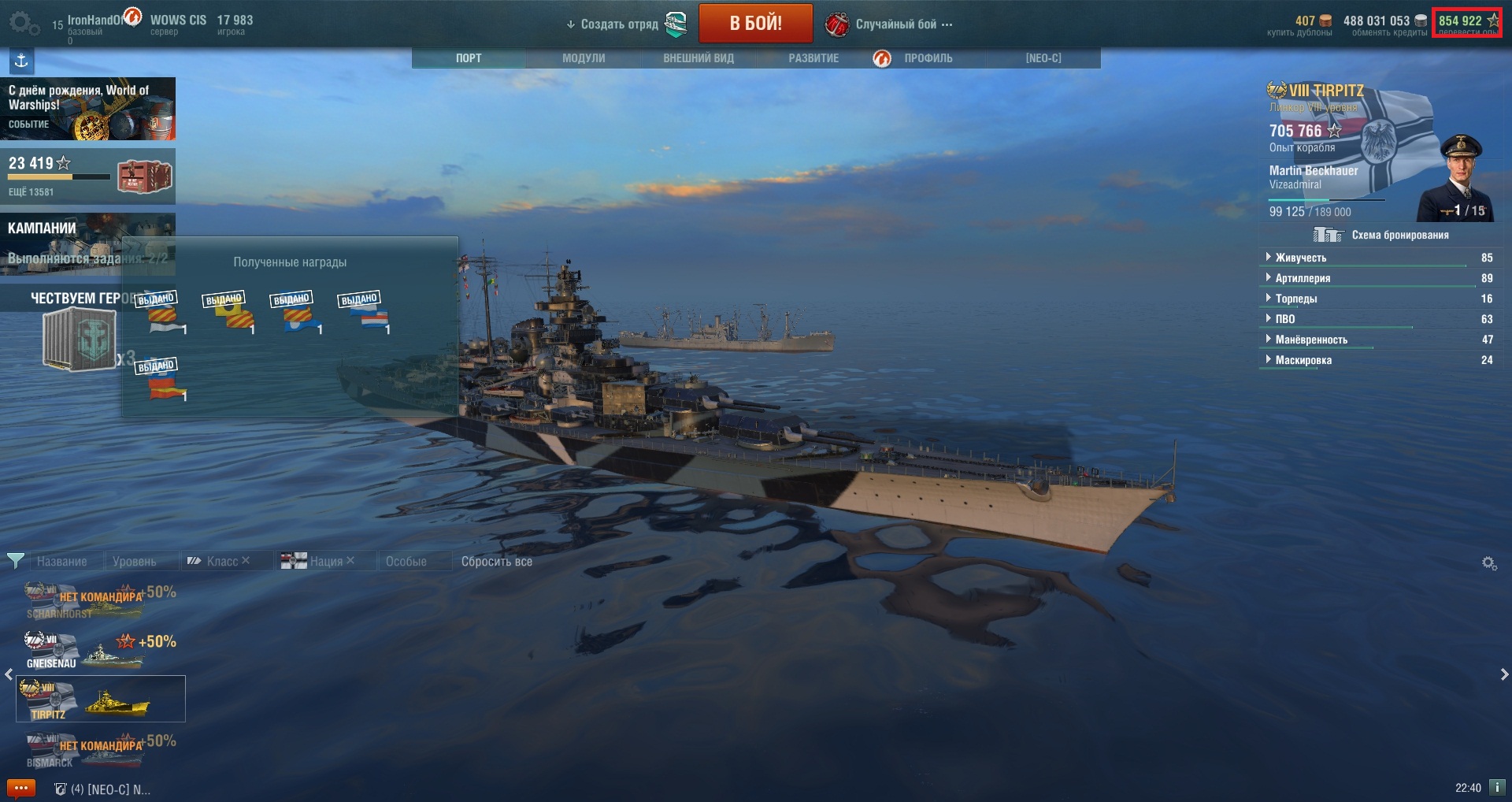Create a division via Создать отряд
This screenshot has height=802, width=1512.
[619, 24]
